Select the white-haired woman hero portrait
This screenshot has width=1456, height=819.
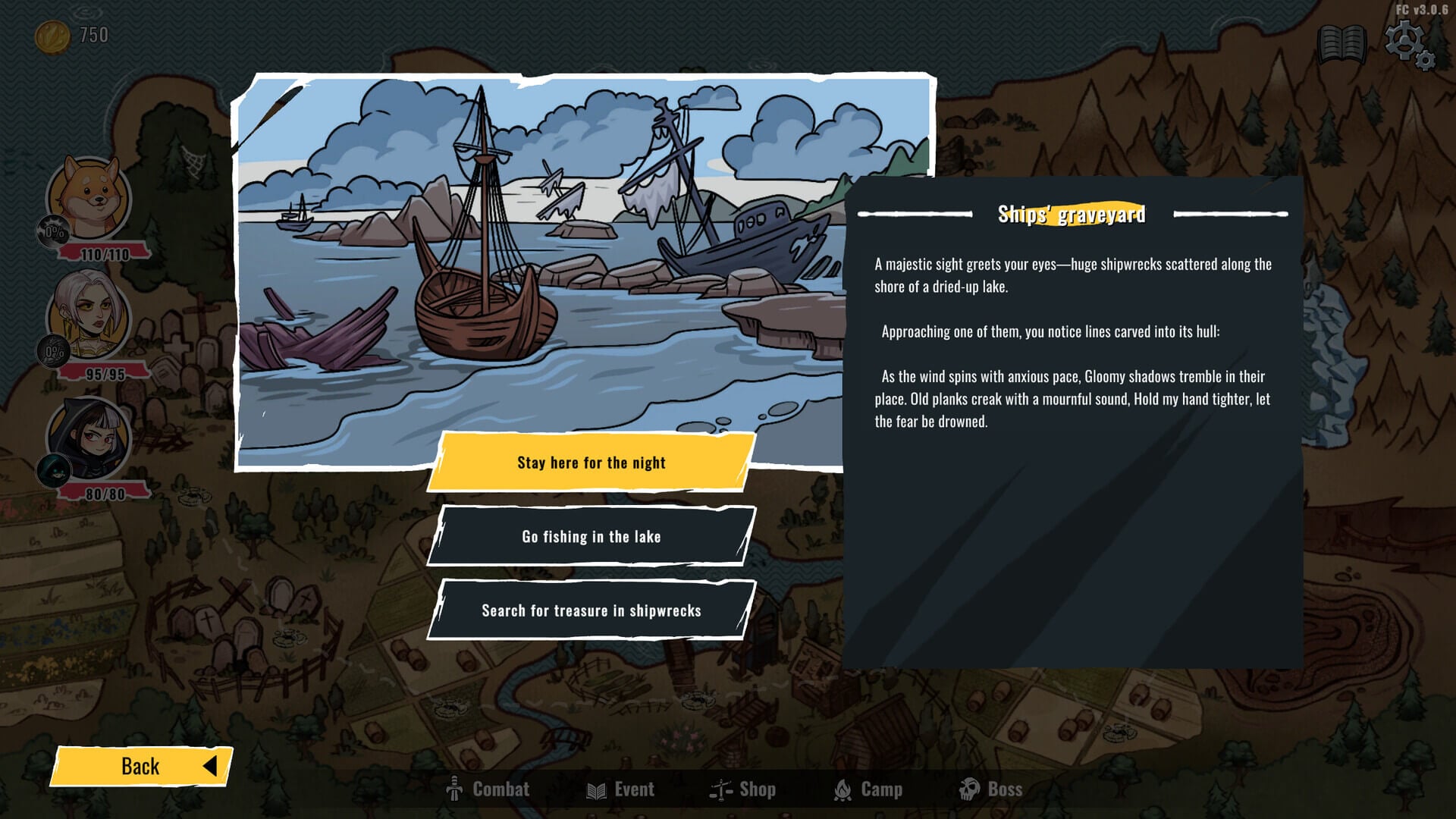click(x=89, y=315)
